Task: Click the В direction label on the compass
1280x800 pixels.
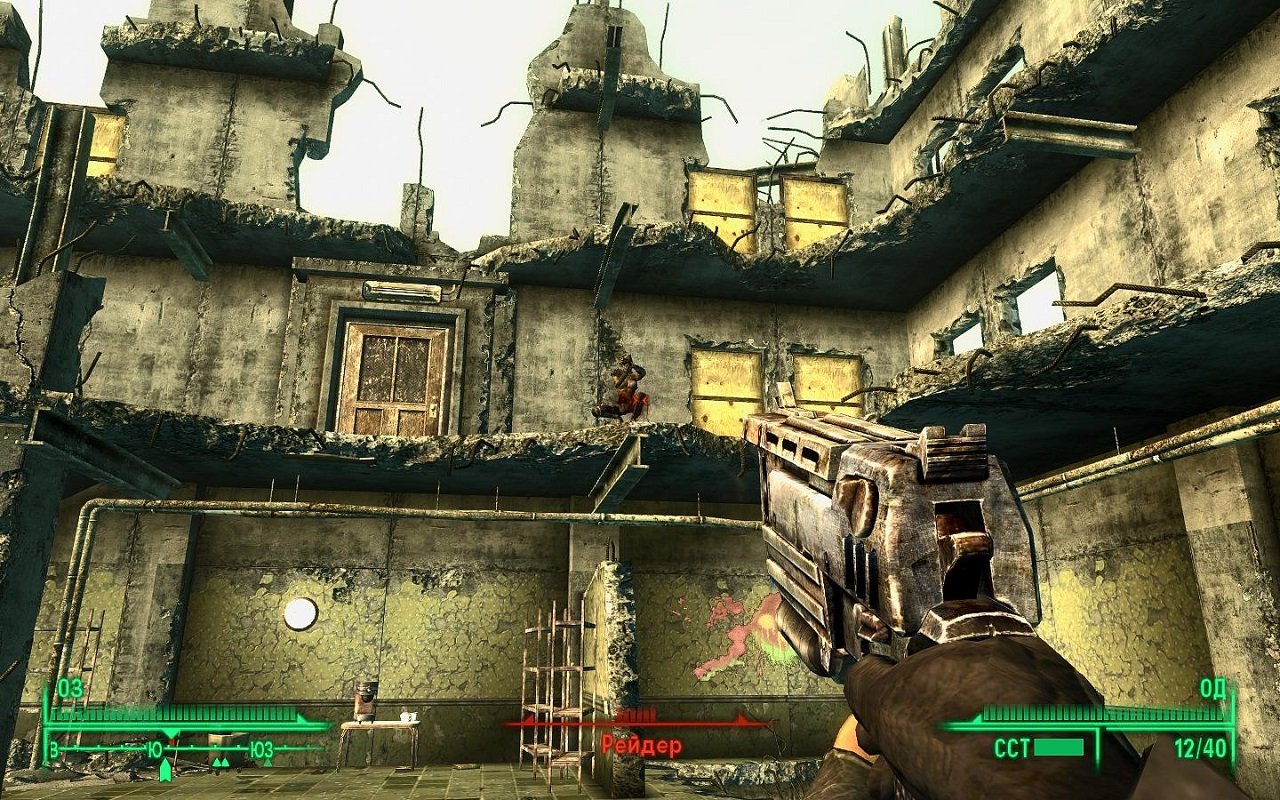Action: coord(52,748)
